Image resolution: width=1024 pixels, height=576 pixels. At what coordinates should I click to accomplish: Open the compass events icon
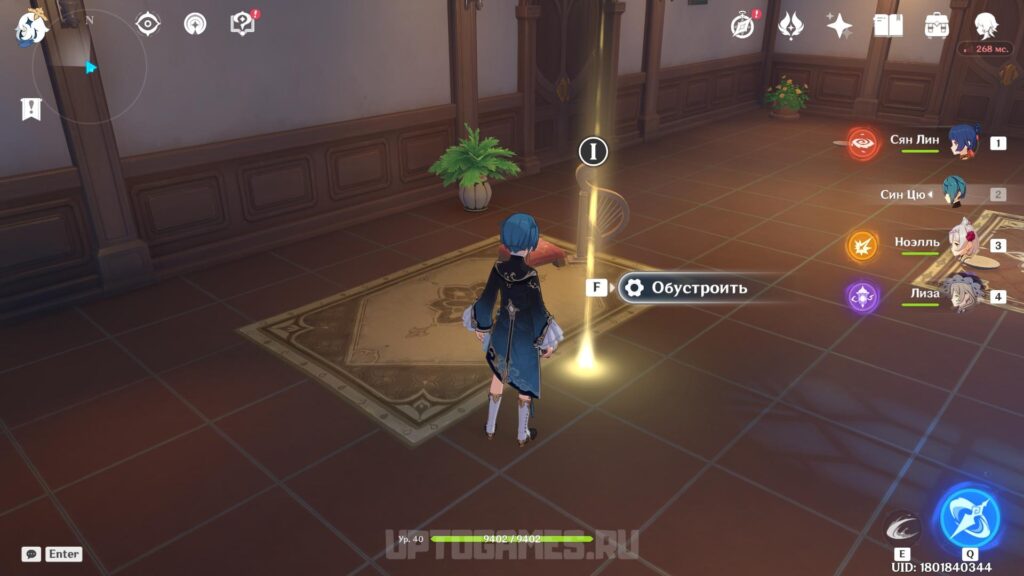point(742,25)
